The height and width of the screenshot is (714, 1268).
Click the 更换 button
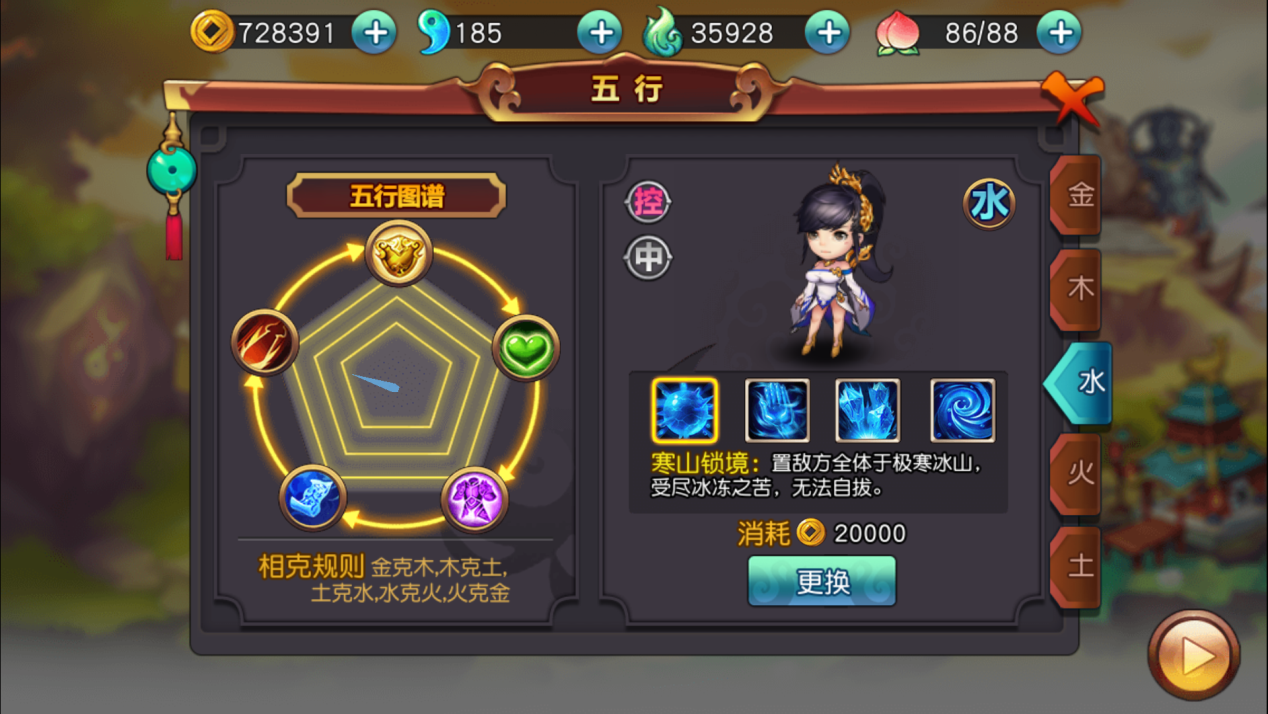[822, 581]
